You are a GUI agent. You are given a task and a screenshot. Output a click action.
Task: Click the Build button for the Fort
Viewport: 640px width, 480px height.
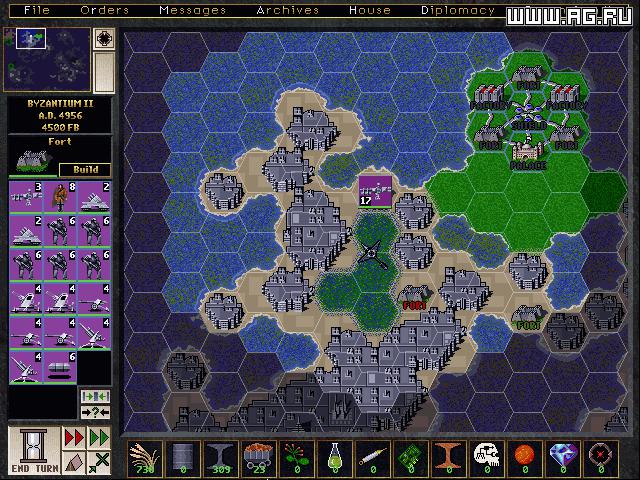85,170
